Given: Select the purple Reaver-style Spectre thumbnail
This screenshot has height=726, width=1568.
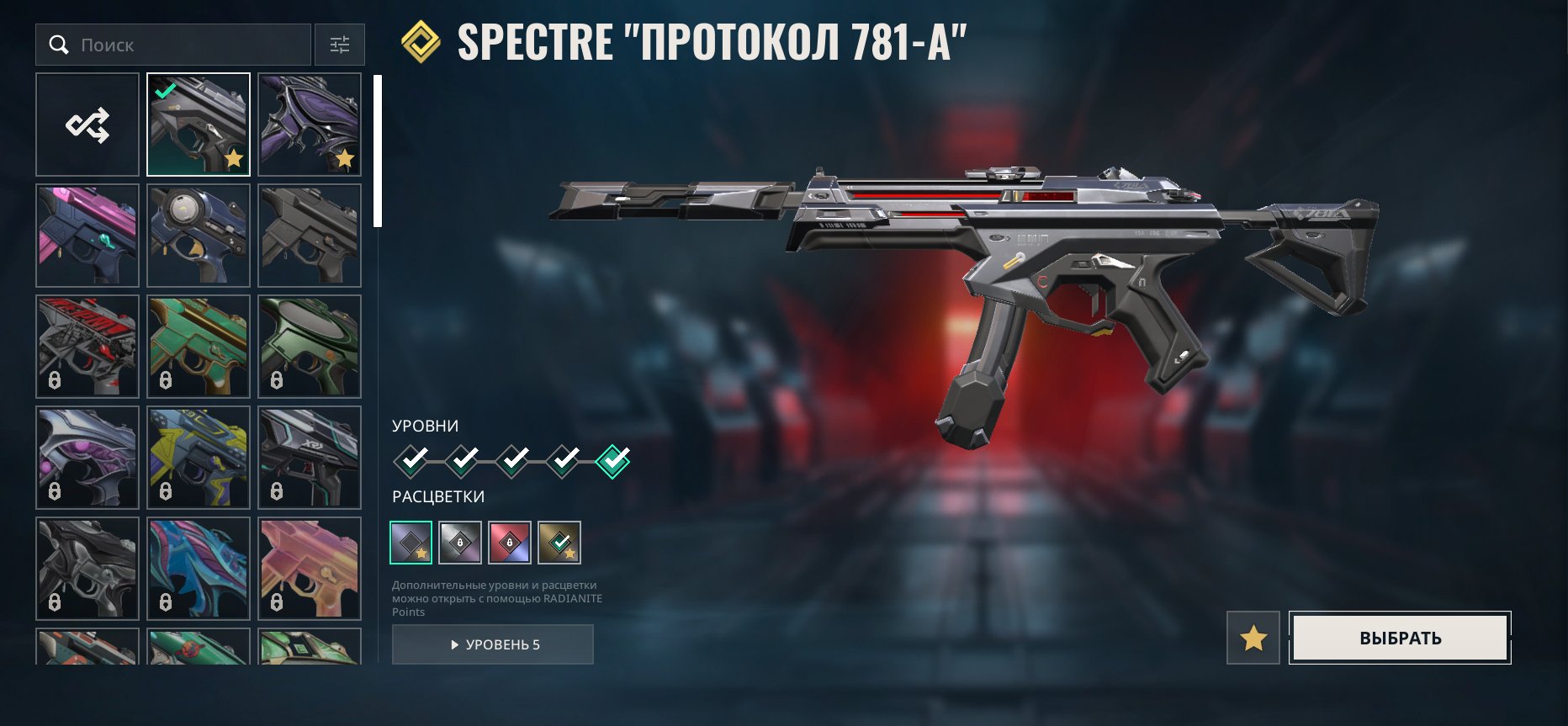Looking at the screenshot, I should (x=309, y=124).
